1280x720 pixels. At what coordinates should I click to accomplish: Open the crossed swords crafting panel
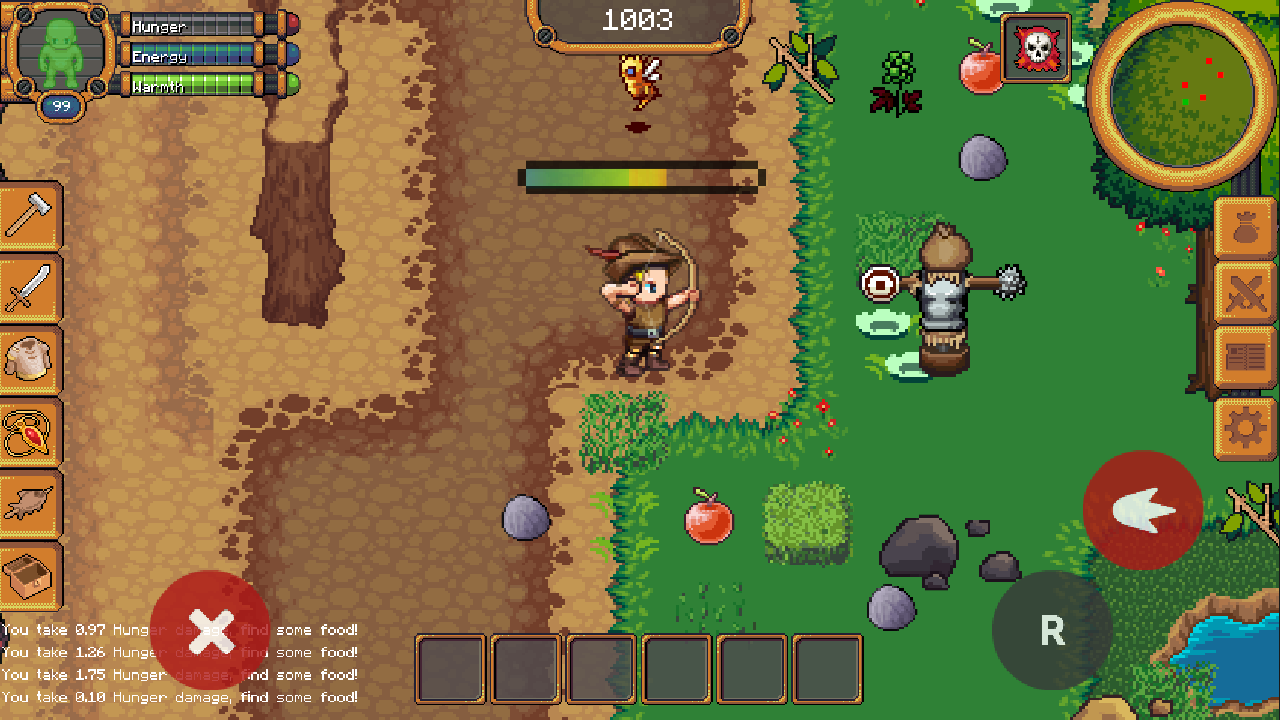click(1244, 295)
